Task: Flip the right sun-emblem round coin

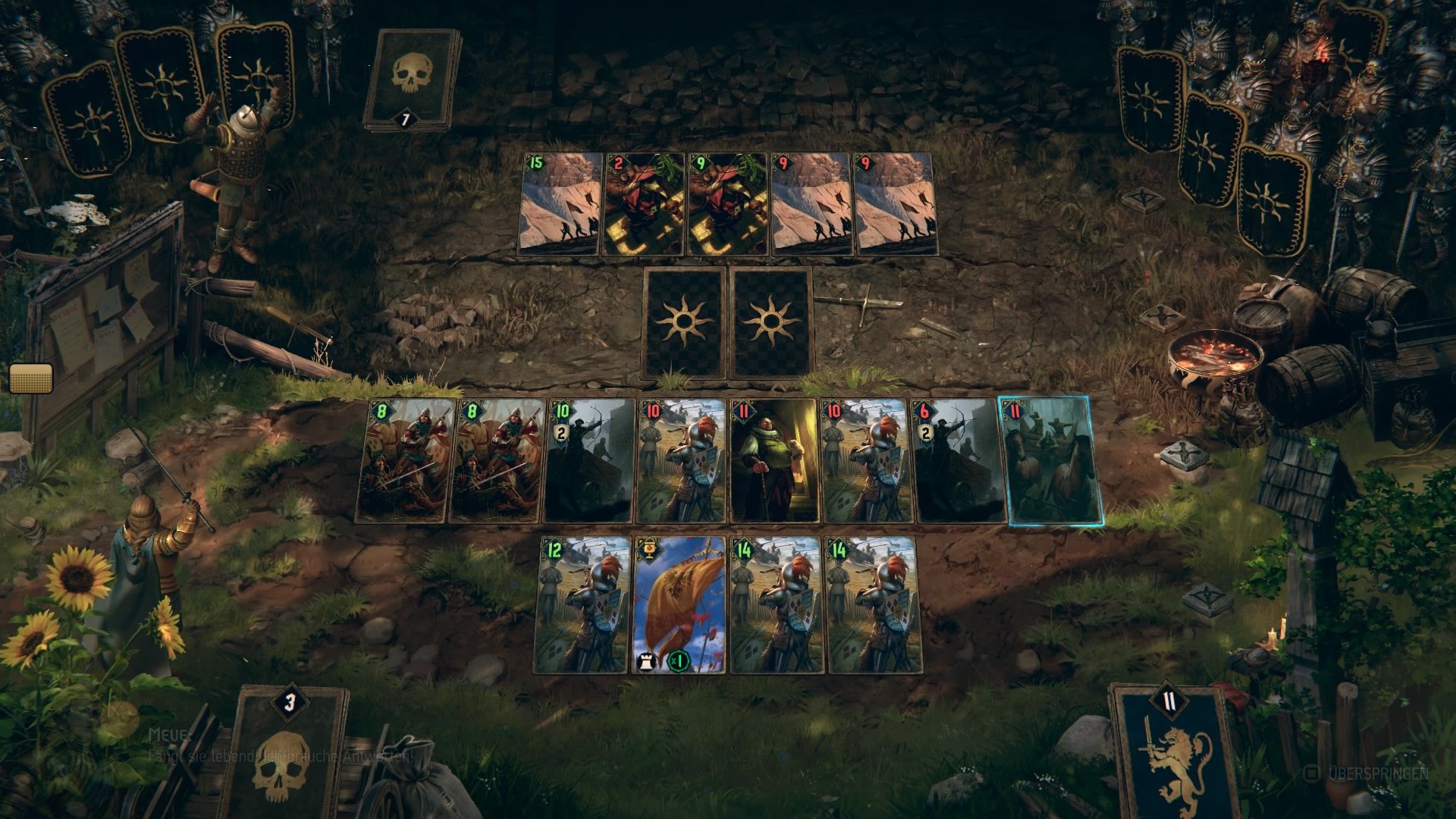Action: (x=772, y=324)
